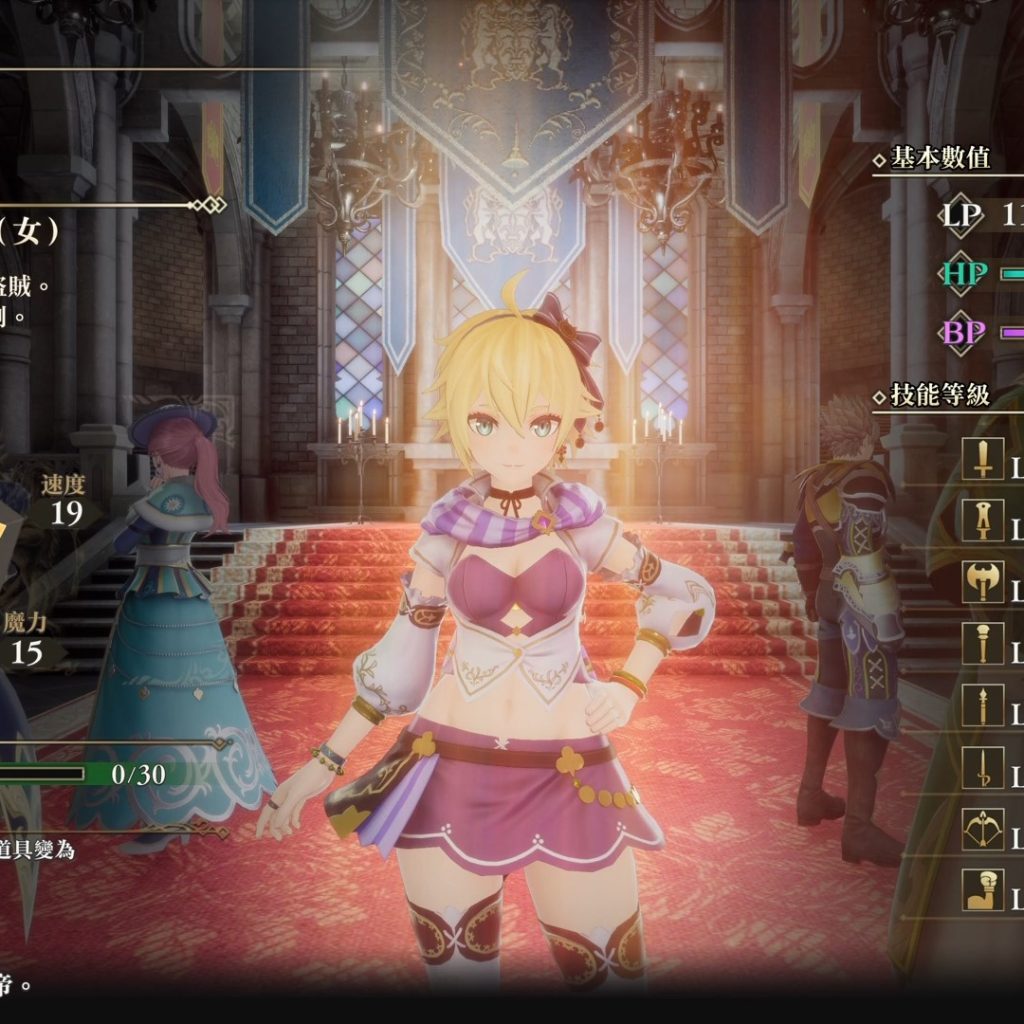
Task: Pick the spear skill icon
Action: coord(983,705)
